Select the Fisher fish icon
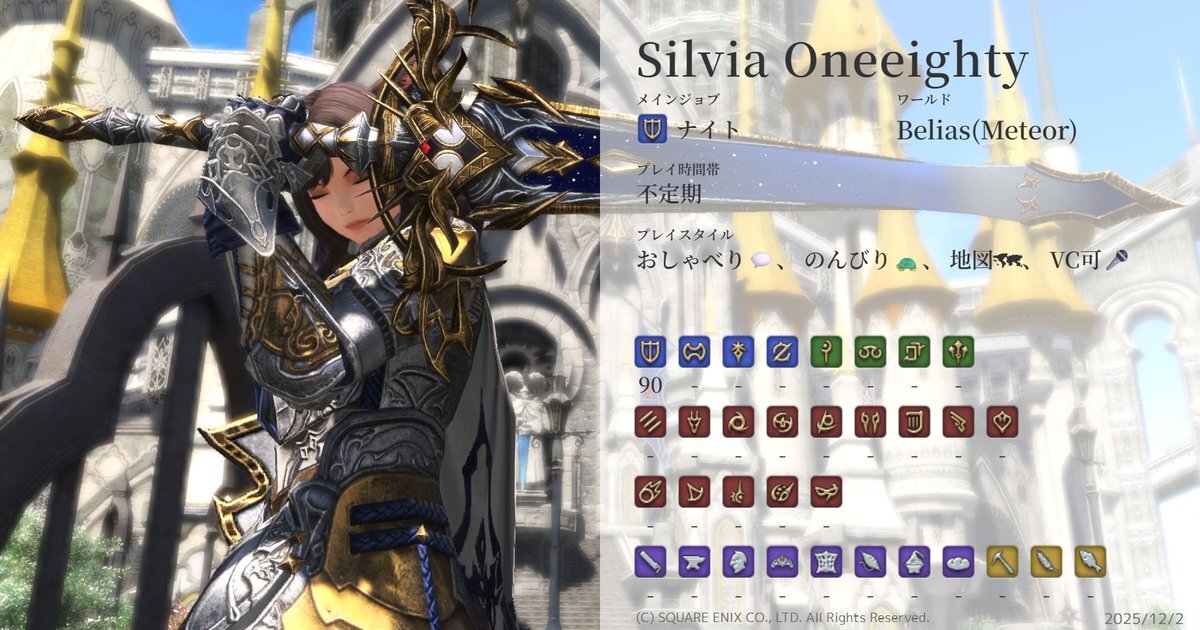The image size is (1200, 630). pos(1090,561)
